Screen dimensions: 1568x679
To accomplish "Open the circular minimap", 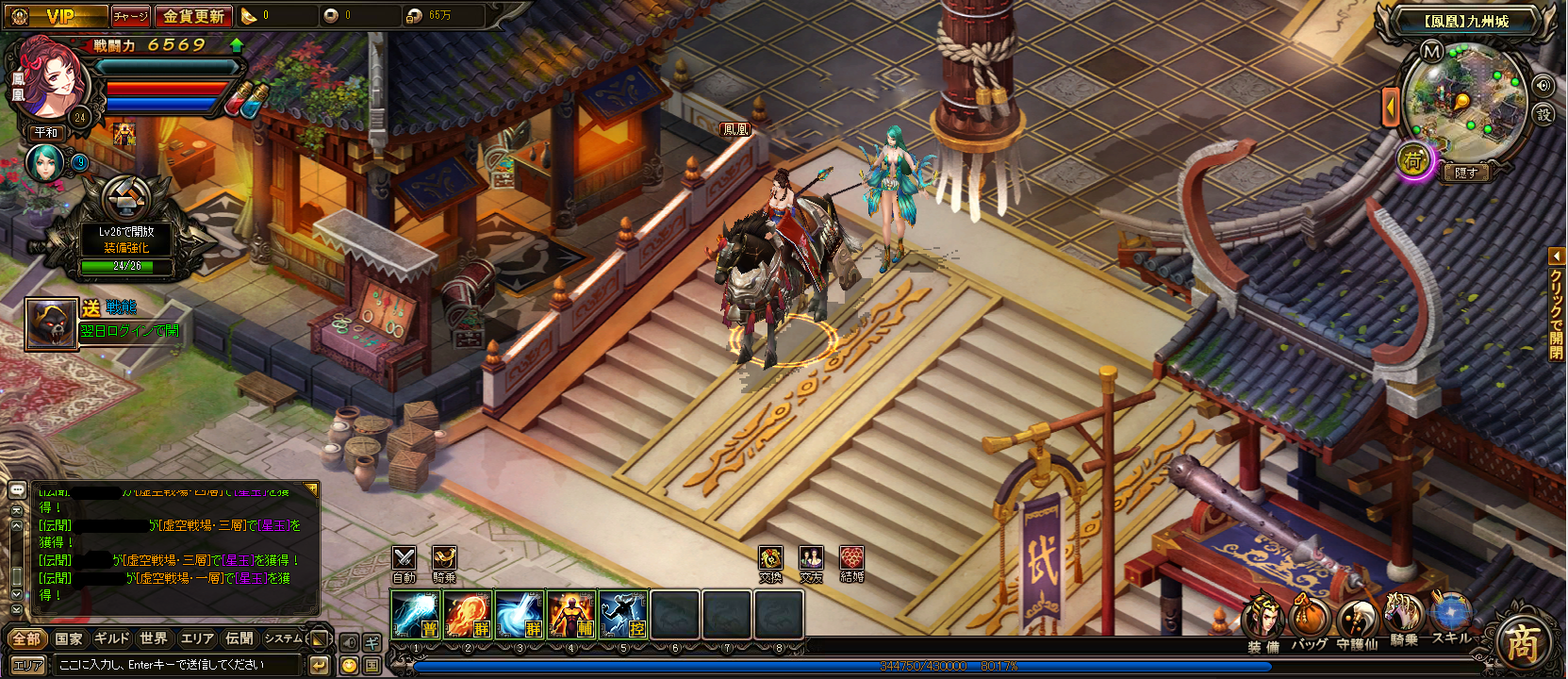I will pyautogui.click(x=1464, y=102).
